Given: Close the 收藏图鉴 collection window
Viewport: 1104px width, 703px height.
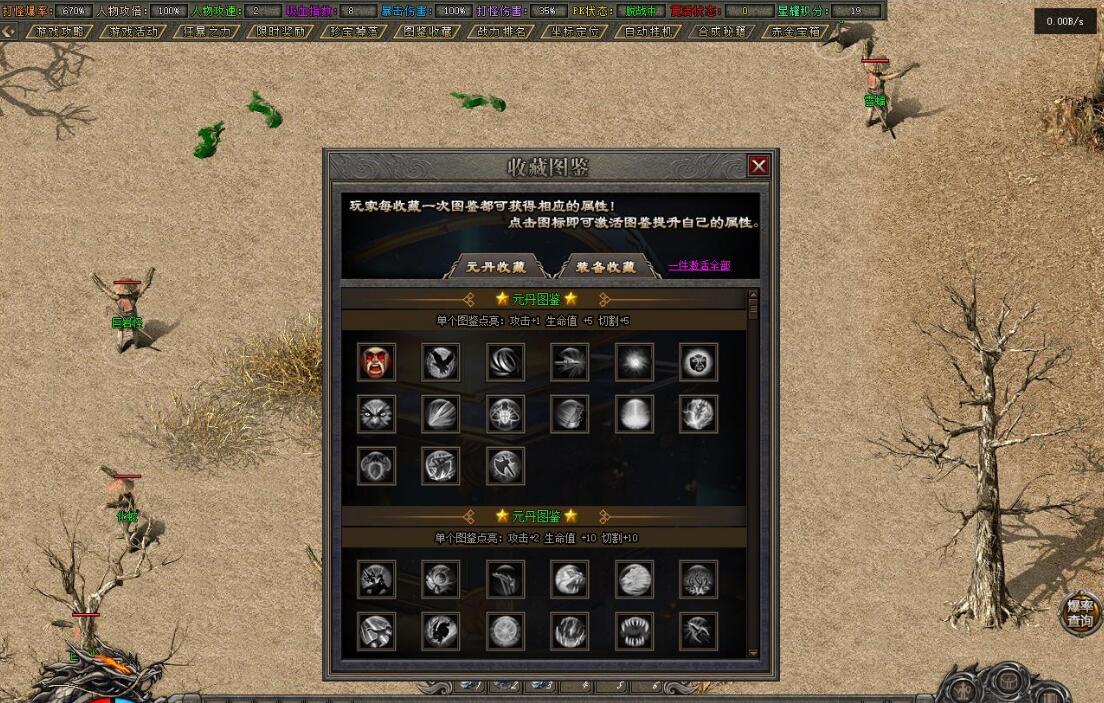Looking at the screenshot, I should (x=759, y=166).
